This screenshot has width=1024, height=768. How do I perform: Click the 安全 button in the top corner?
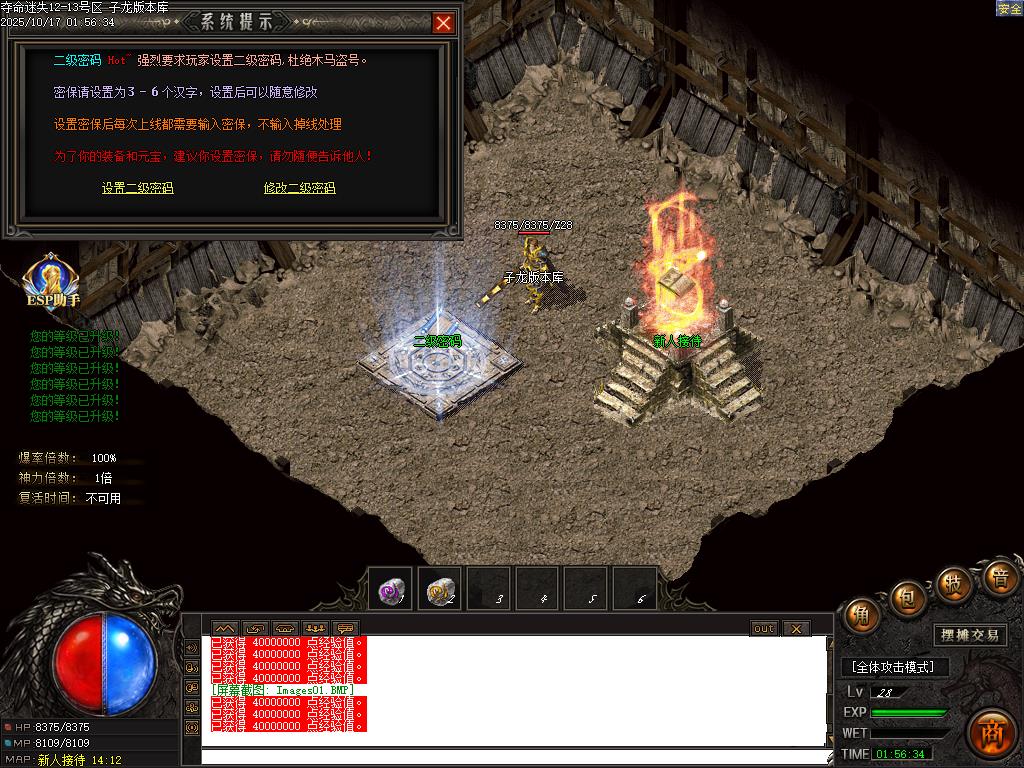pyautogui.click(x=1009, y=8)
